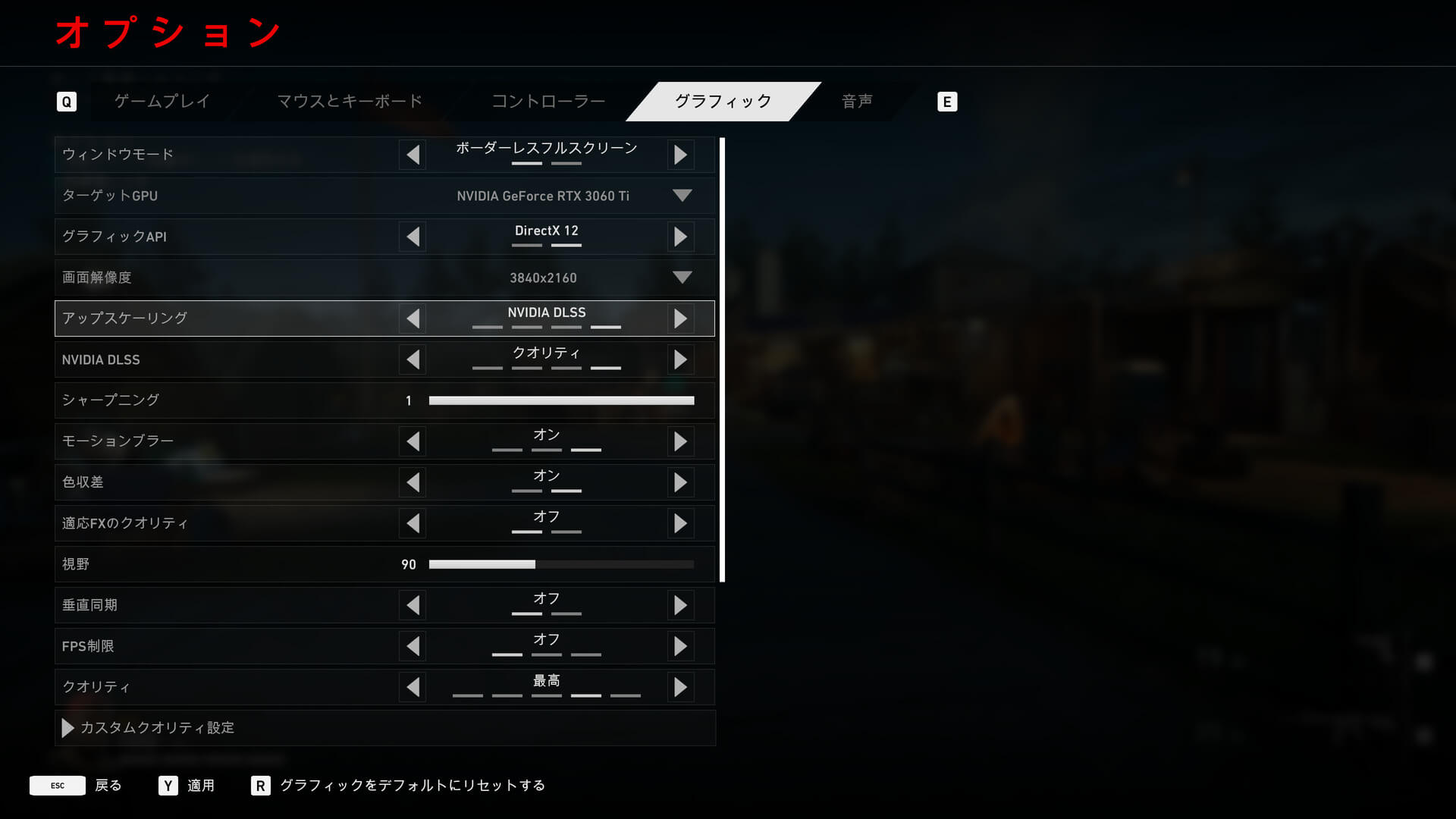Image resolution: width=1456 pixels, height=819 pixels.
Task: Cycle FPS制限 with the right arrow
Action: [x=680, y=646]
